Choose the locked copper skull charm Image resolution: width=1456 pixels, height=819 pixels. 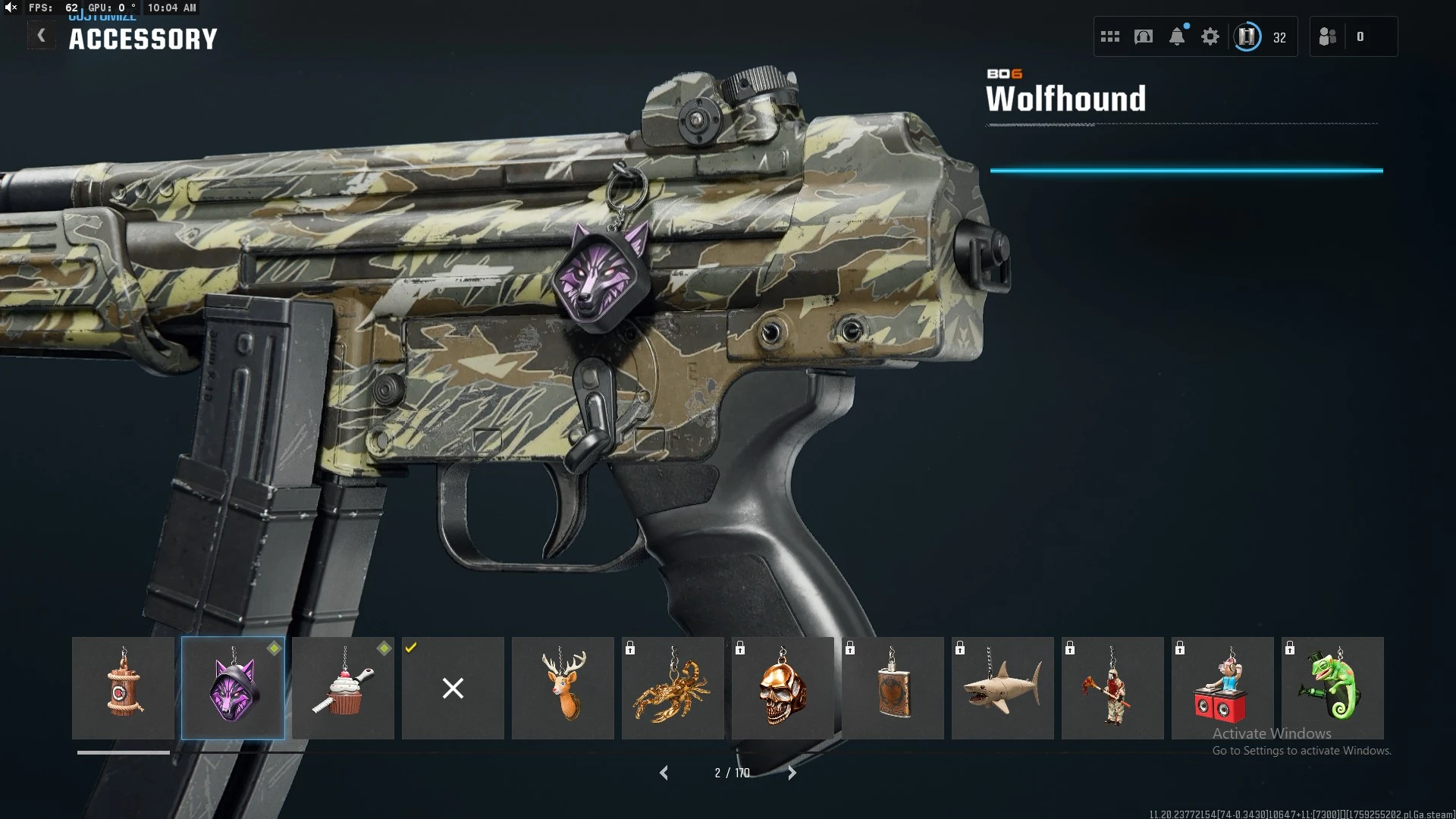(783, 688)
